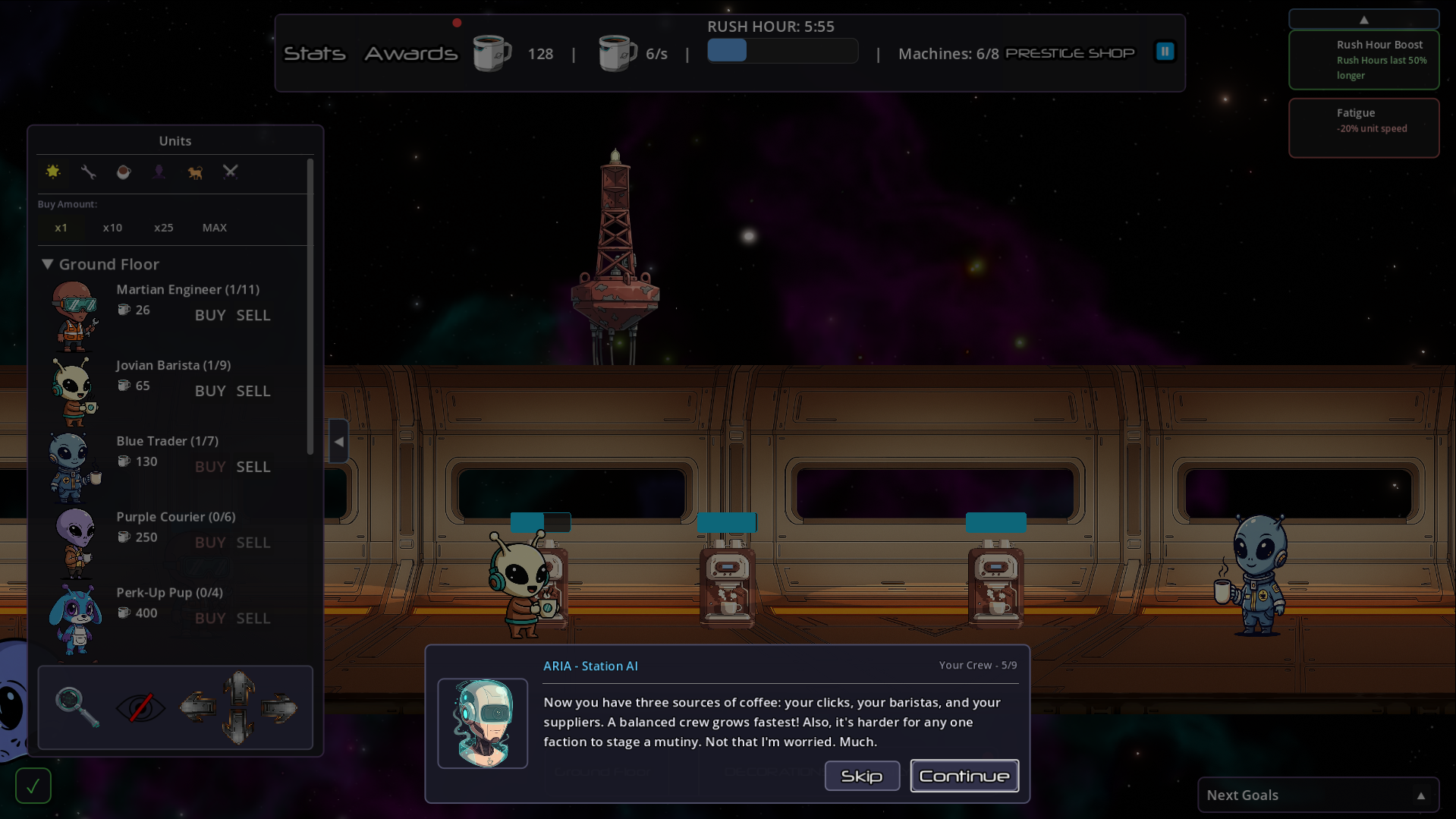The image size is (1456, 819).
Task: Open the Prestige Shop
Action: pos(1070,53)
